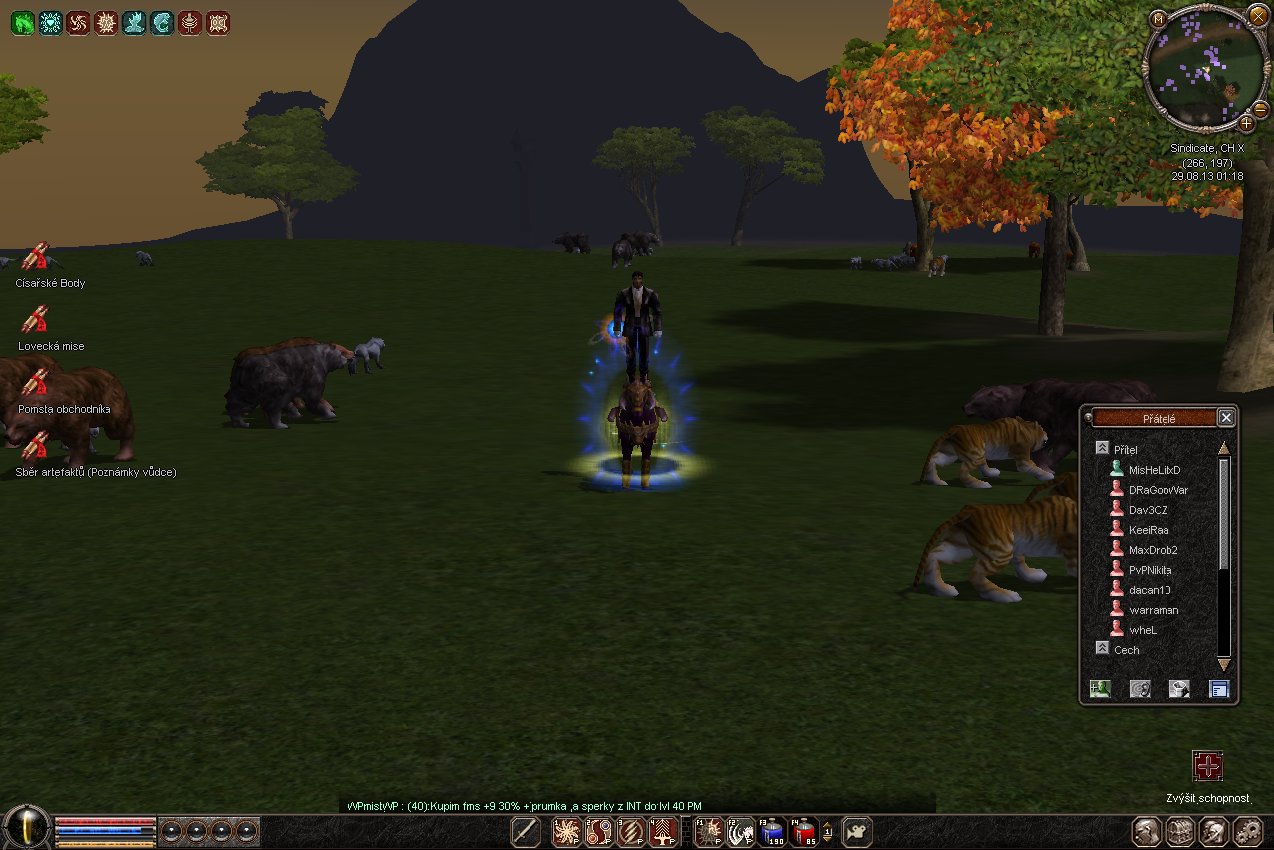Use the red health potion slot

point(803,831)
